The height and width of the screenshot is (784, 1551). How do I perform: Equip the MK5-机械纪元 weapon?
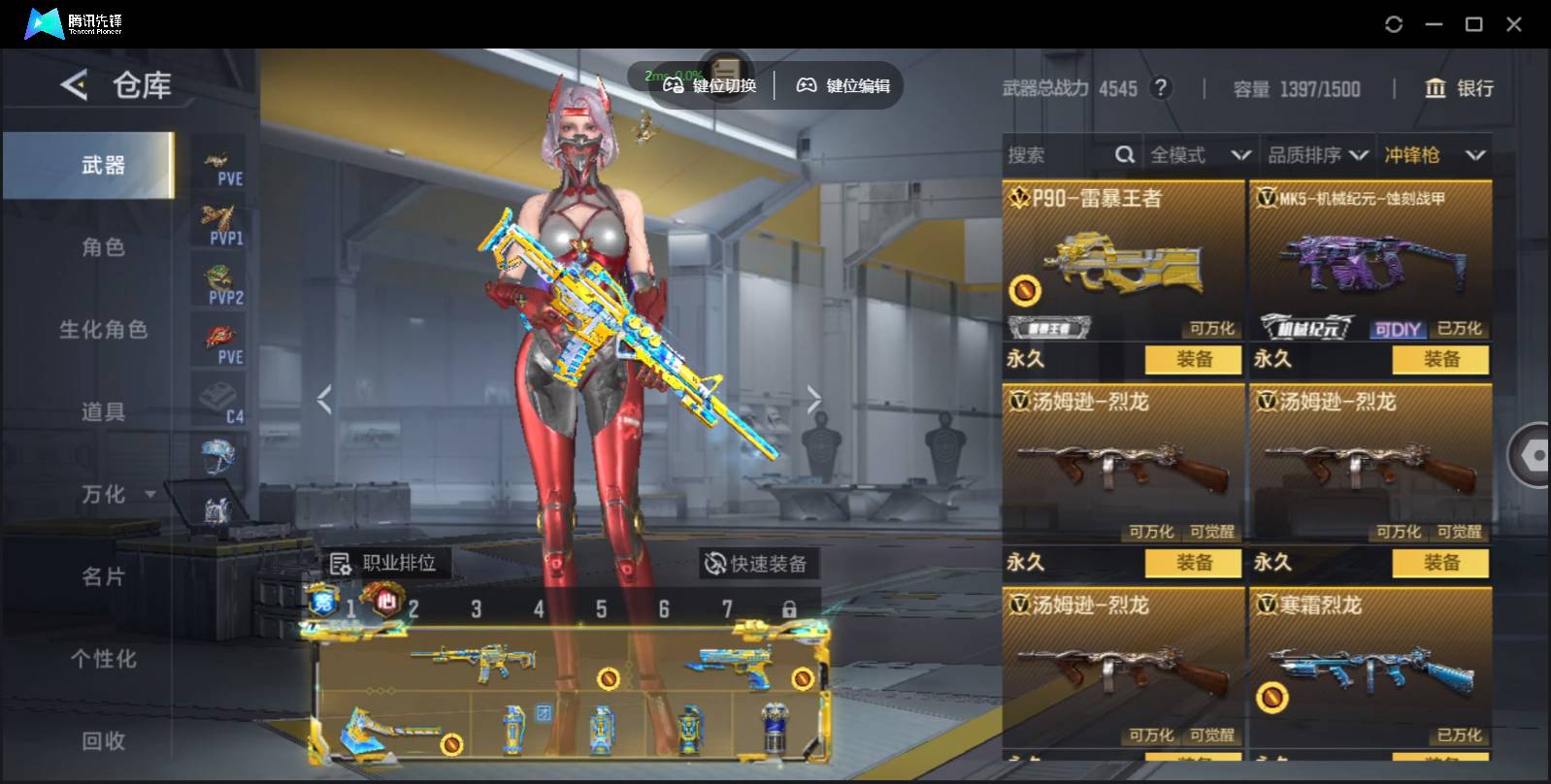pos(1440,360)
